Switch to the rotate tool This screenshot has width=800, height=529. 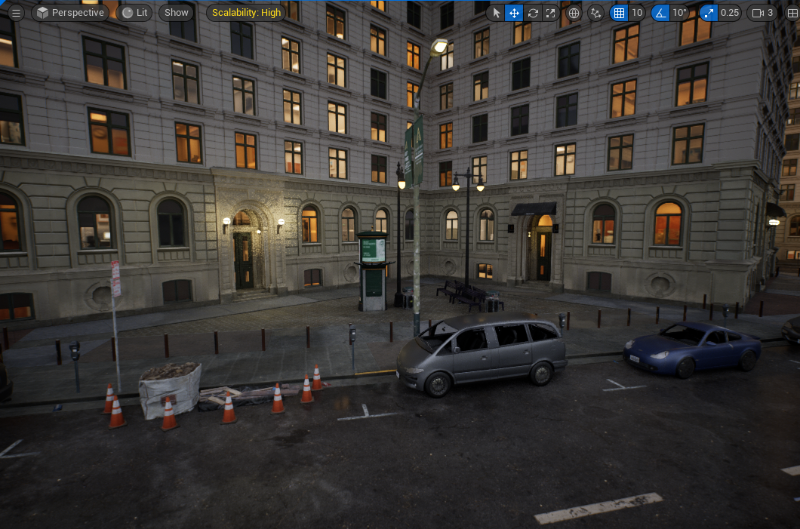coord(532,13)
